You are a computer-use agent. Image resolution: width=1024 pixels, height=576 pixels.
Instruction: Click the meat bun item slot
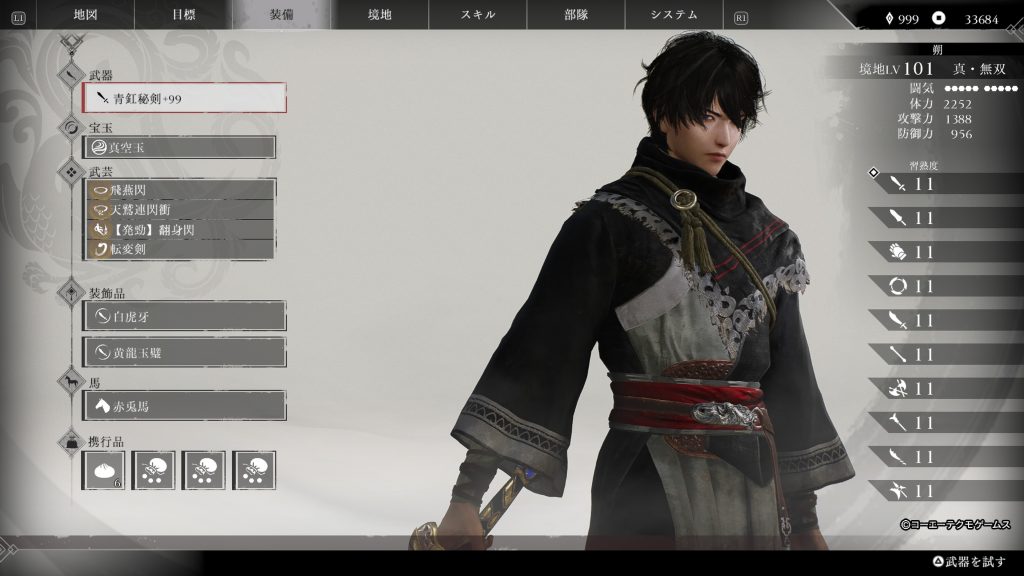click(x=104, y=470)
